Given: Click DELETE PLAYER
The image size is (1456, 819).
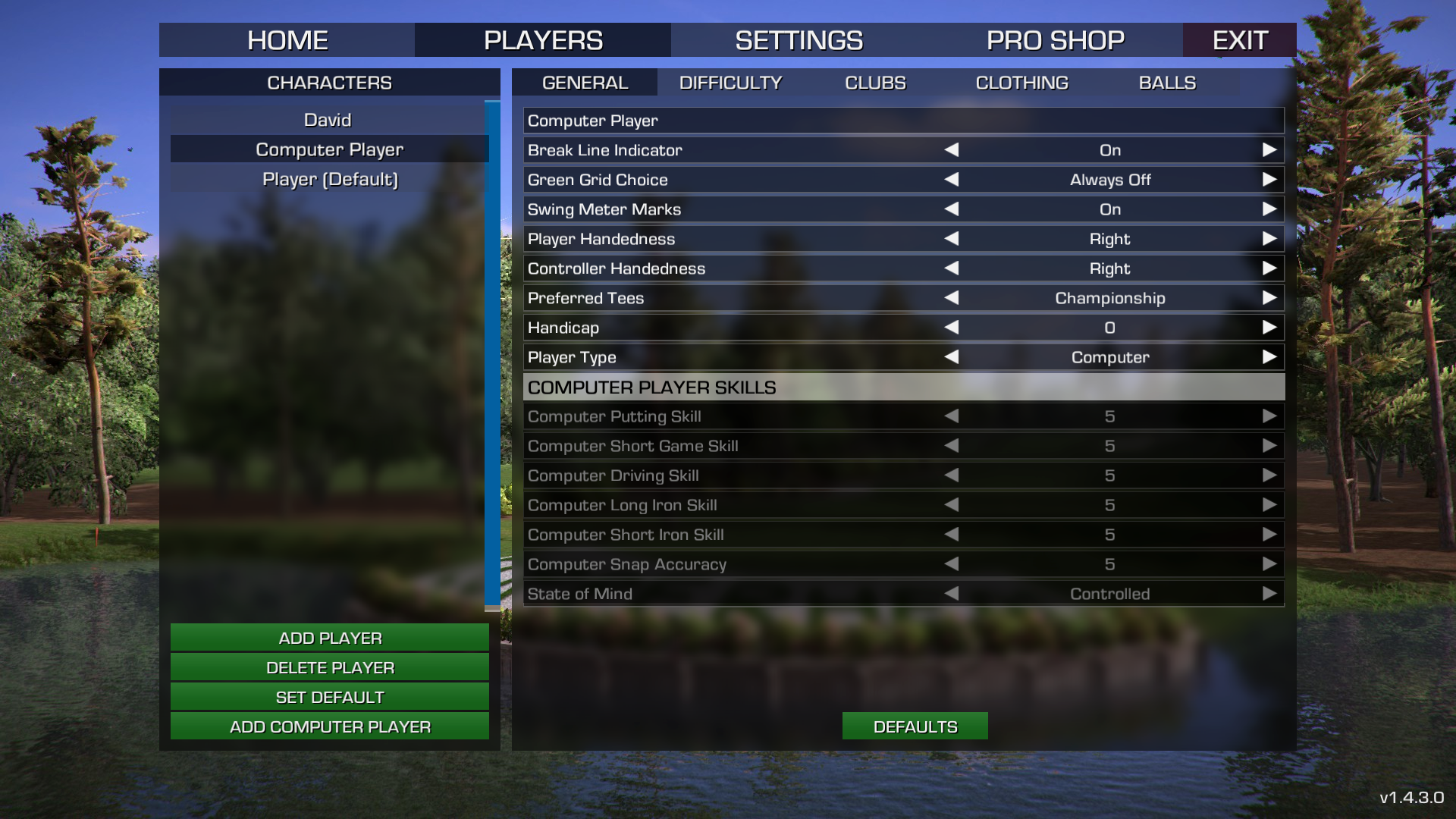Looking at the screenshot, I should pos(330,667).
